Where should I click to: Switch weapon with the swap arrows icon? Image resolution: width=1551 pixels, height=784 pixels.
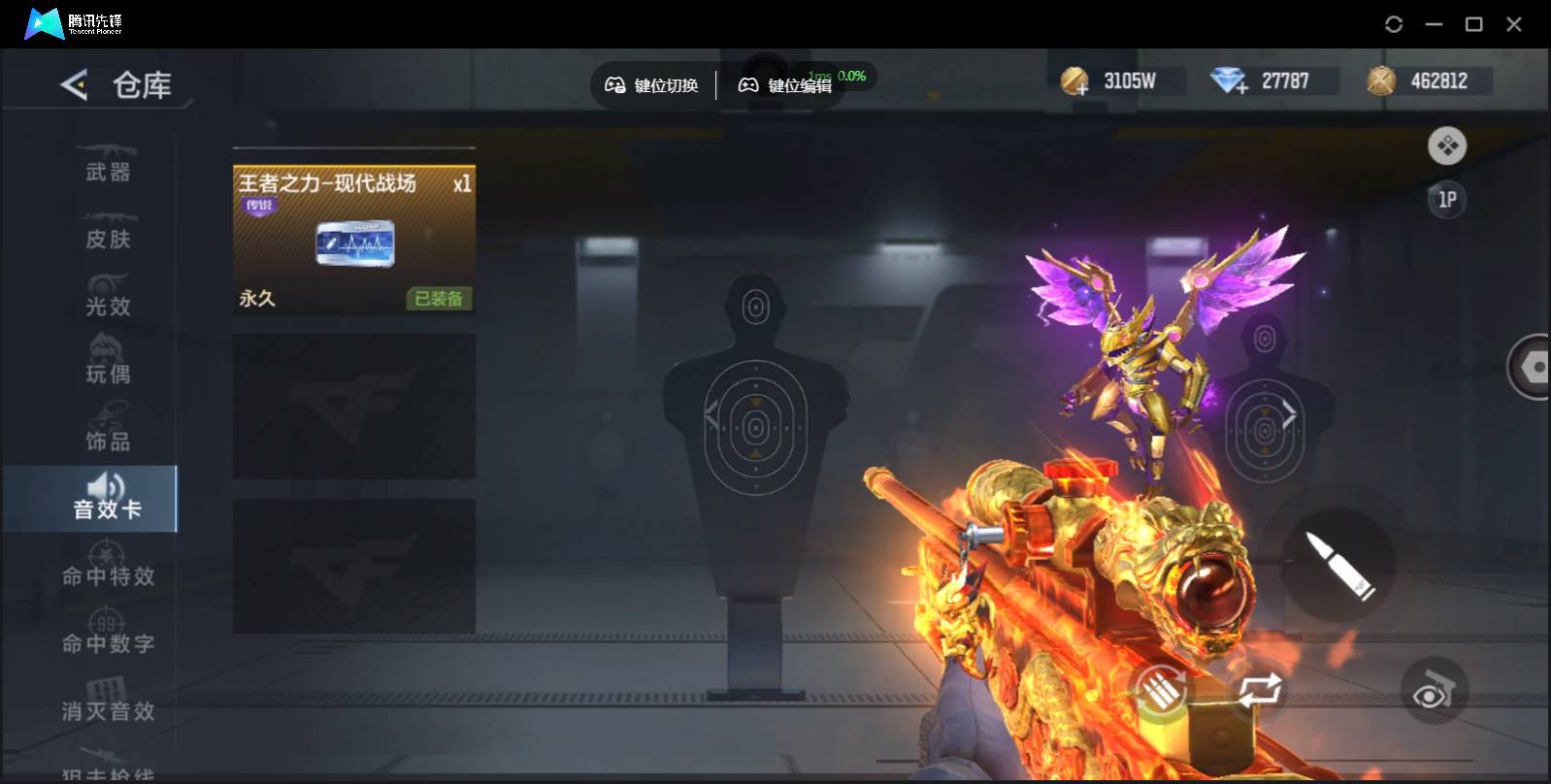(x=1259, y=690)
